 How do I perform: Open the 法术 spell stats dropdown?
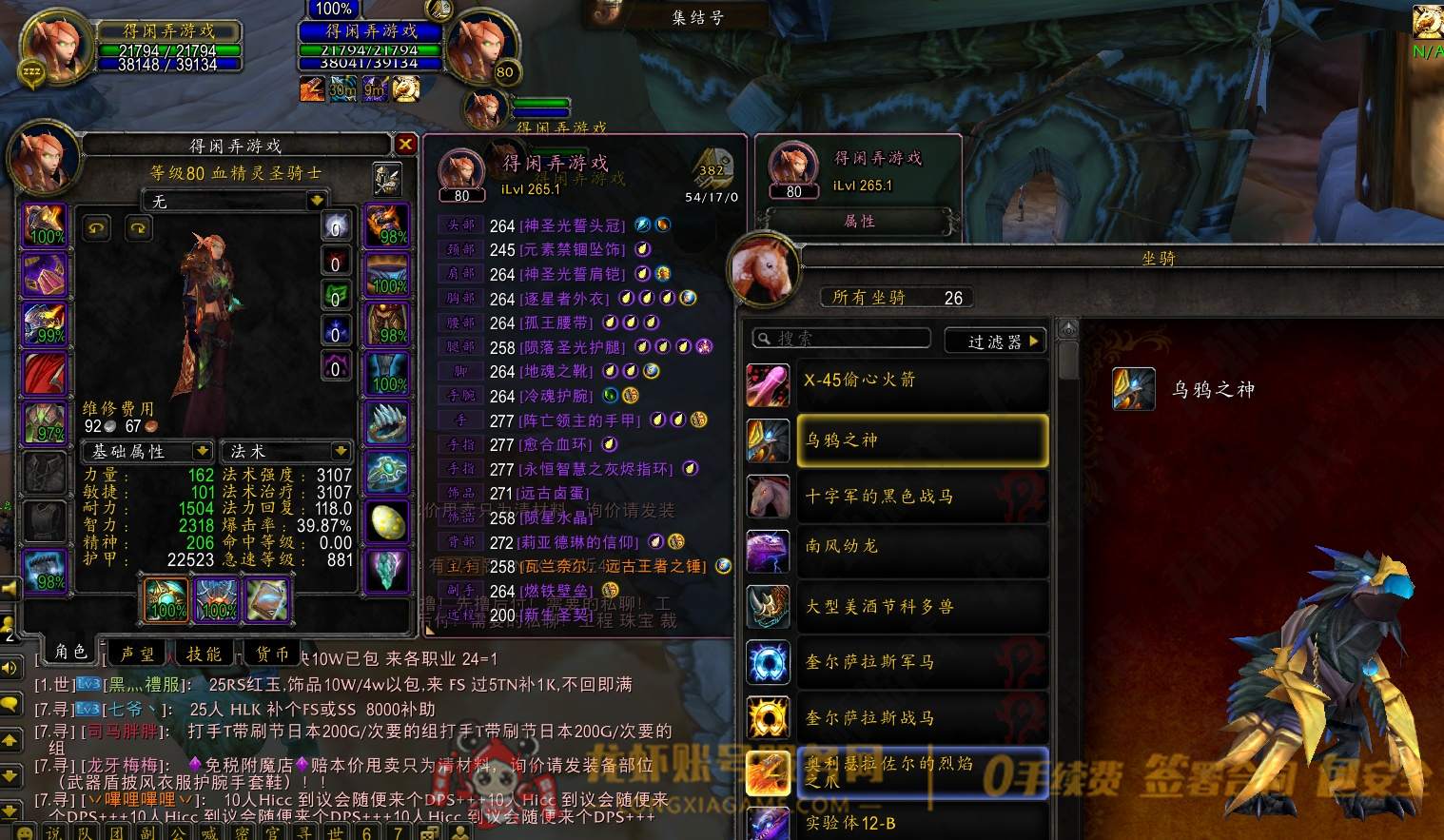click(x=285, y=451)
